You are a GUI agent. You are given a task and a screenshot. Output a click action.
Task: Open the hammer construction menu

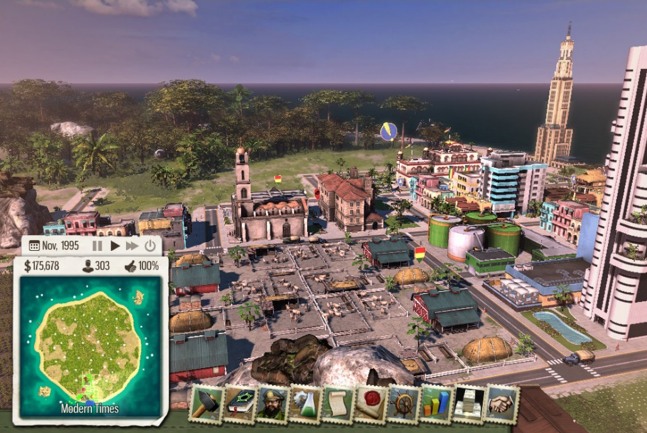[x=206, y=403]
